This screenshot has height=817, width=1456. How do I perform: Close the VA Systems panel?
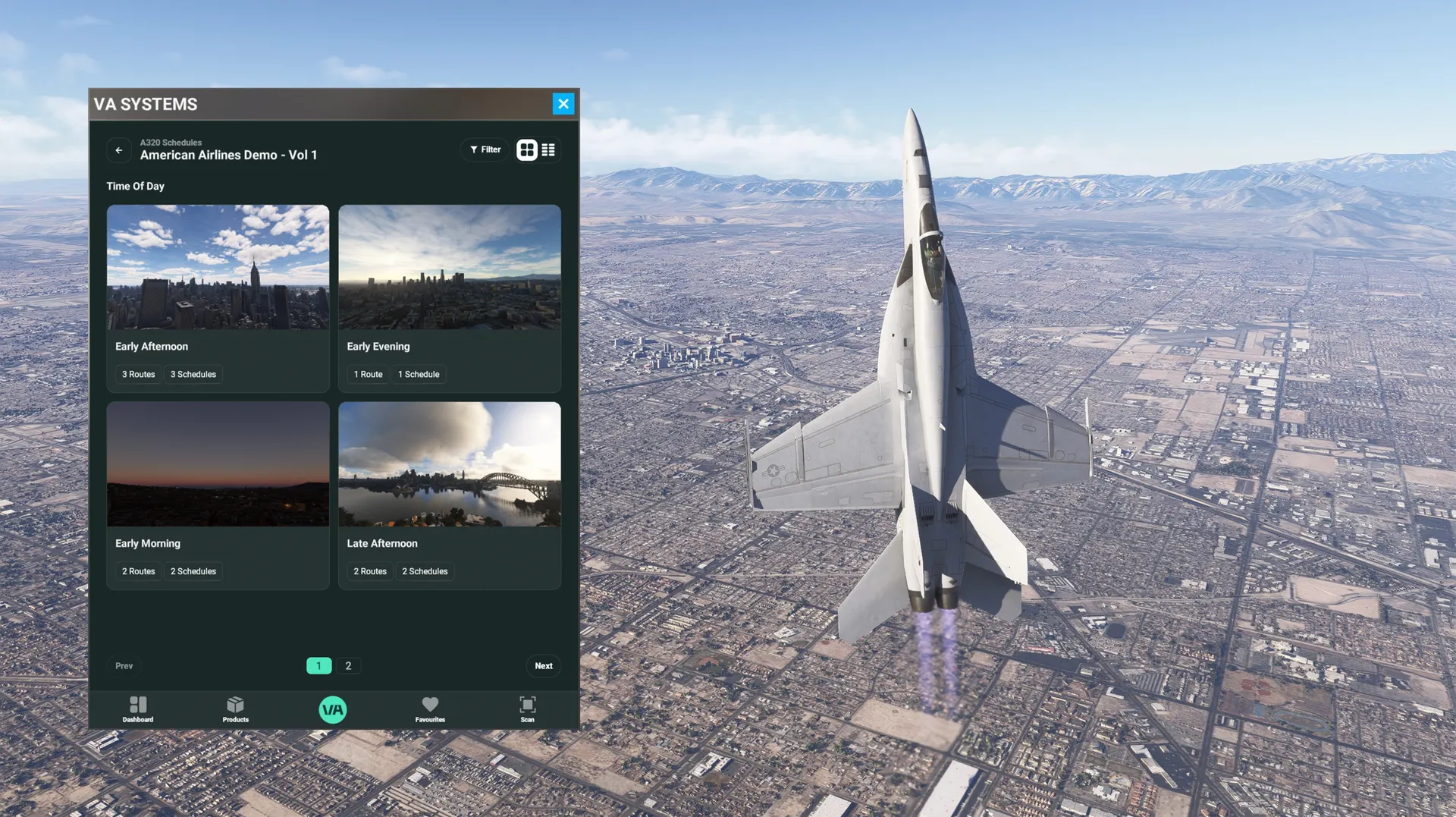tap(563, 104)
